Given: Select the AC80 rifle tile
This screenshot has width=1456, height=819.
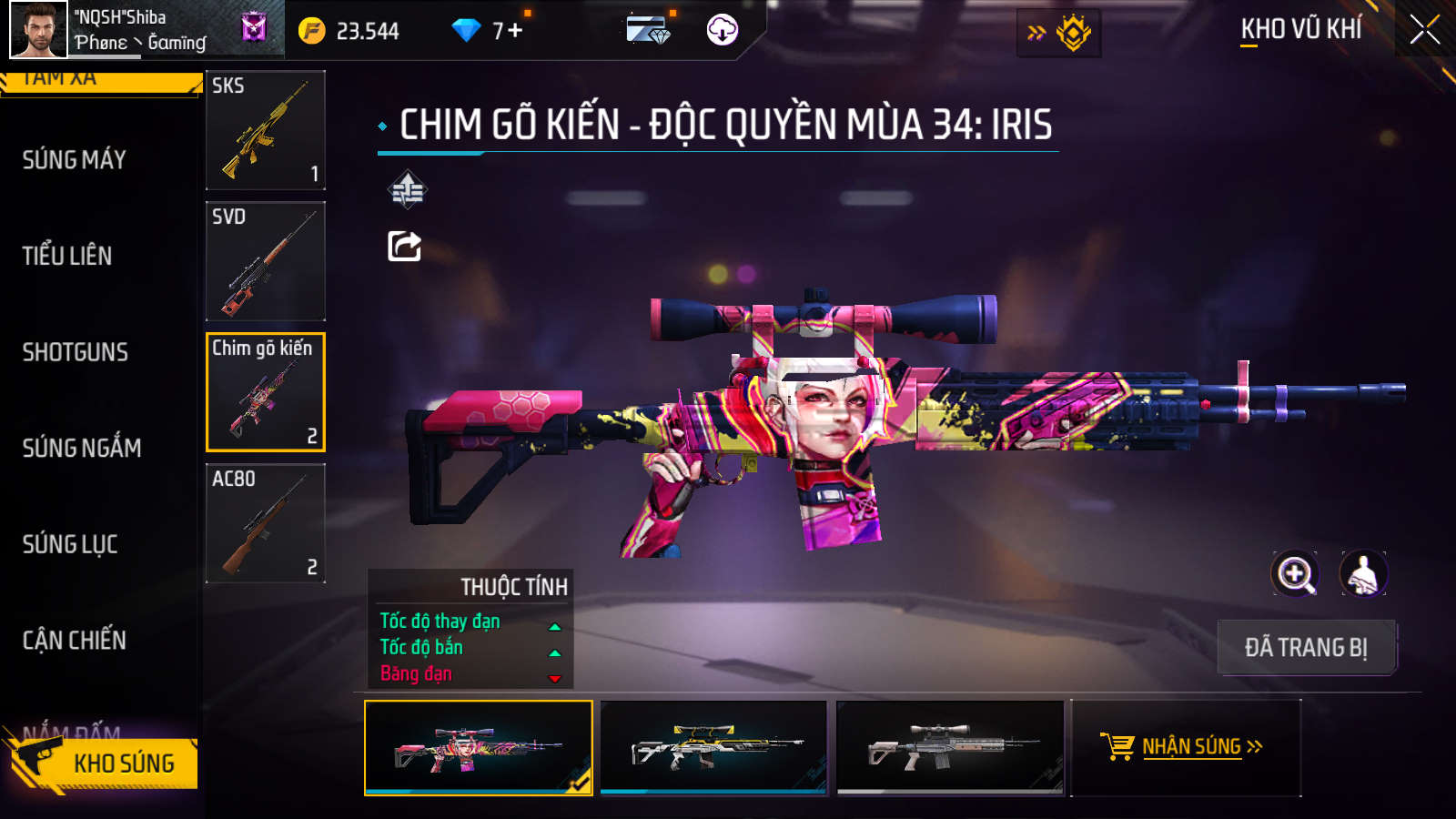Looking at the screenshot, I should 266,523.
